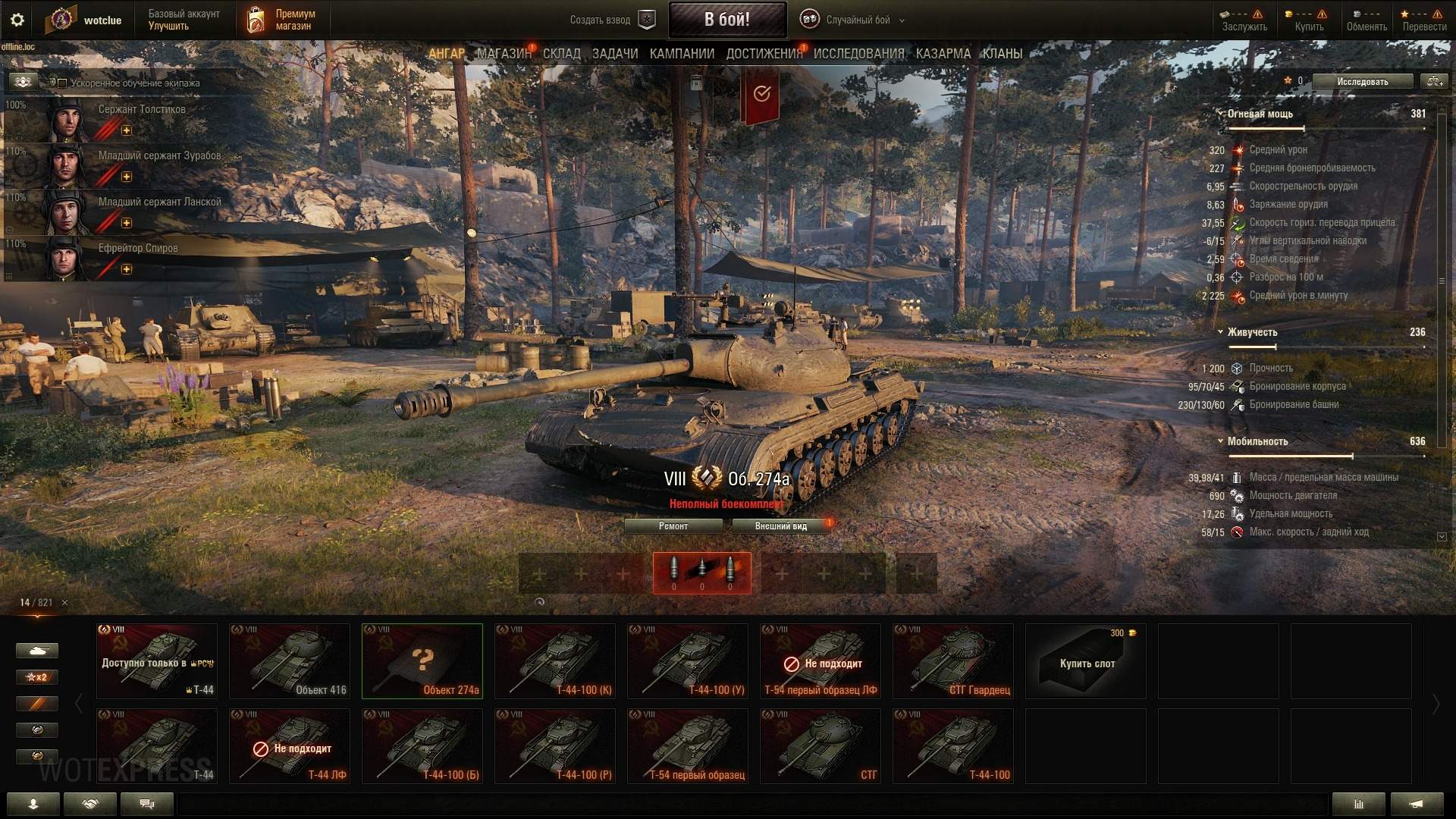Switch to the КЛАНЫ tab

click(x=1002, y=54)
